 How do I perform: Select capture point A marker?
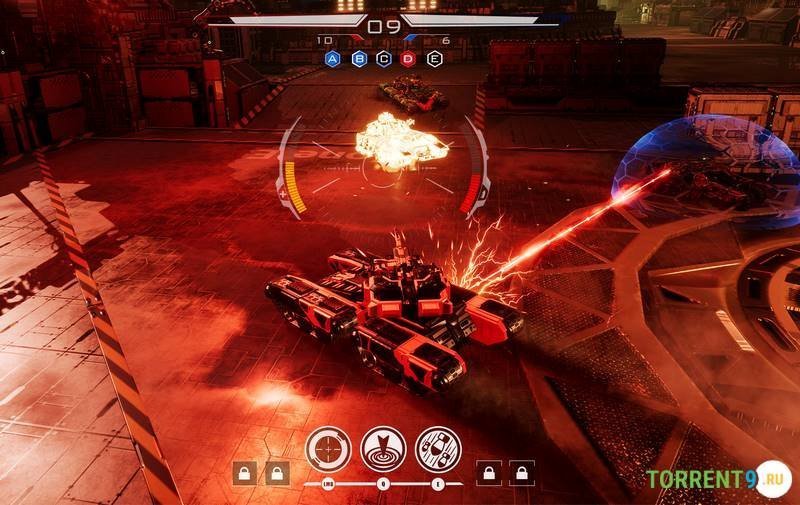333,59
